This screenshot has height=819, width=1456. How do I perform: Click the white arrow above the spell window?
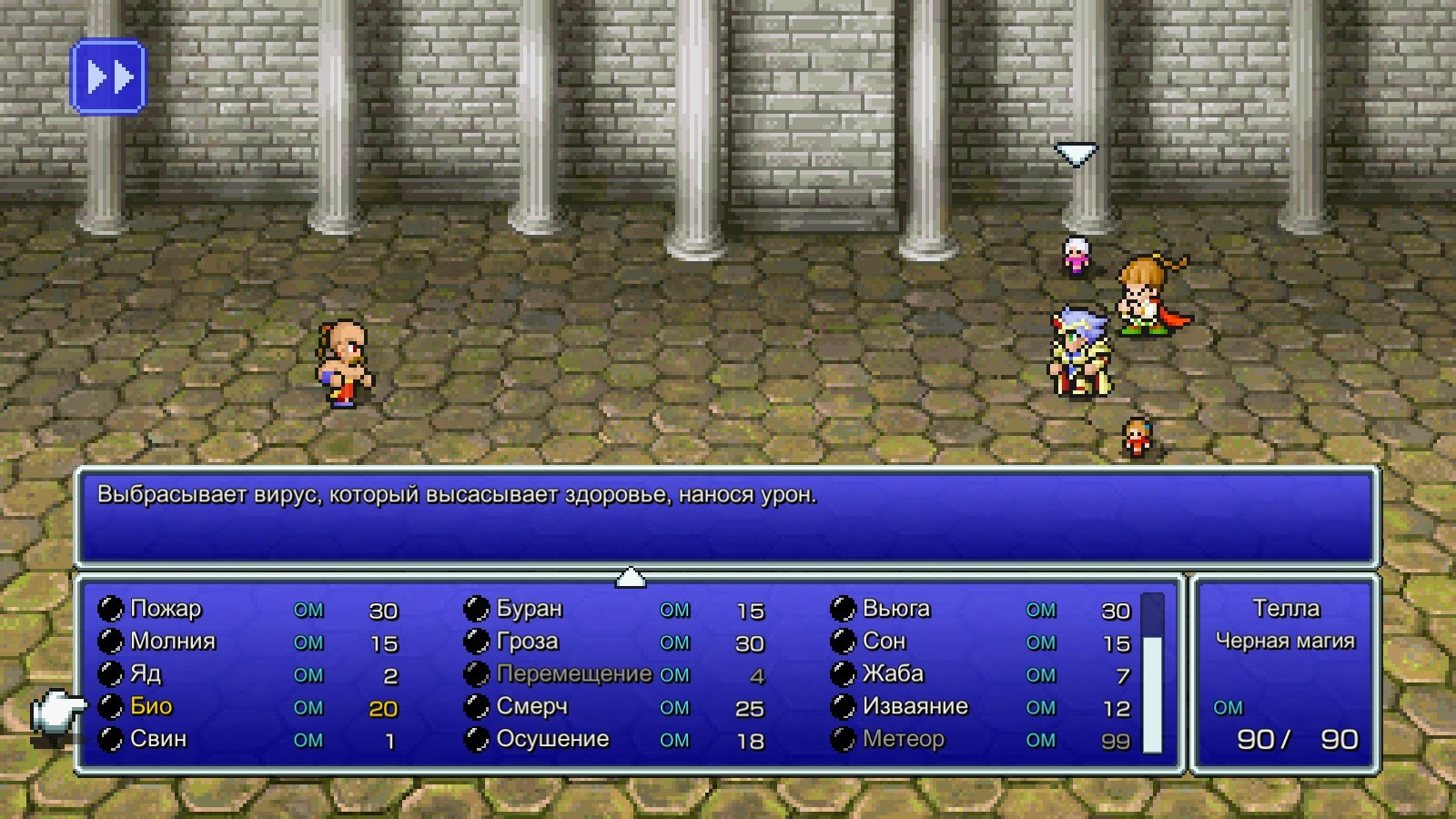coord(632,577)
